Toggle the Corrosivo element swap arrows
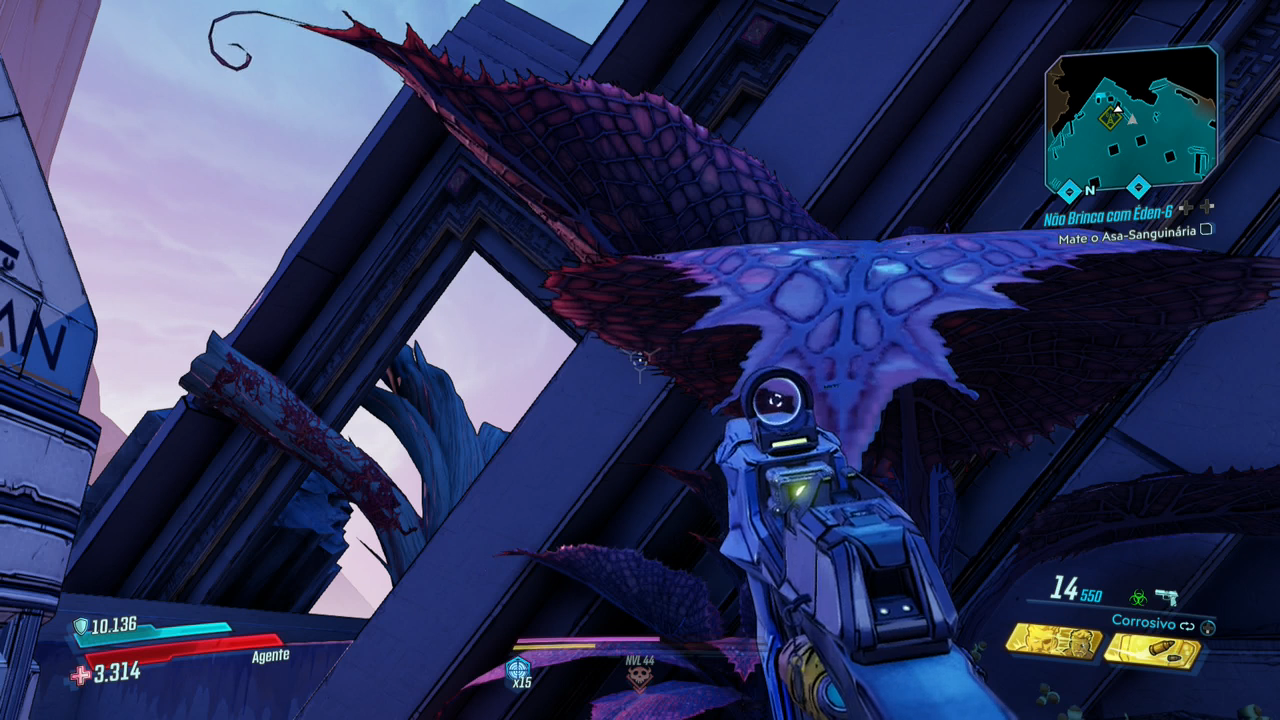Image resolution: width=1280 pixels, height=720 pixels. pyautogui.click(x=1188, y=626)
